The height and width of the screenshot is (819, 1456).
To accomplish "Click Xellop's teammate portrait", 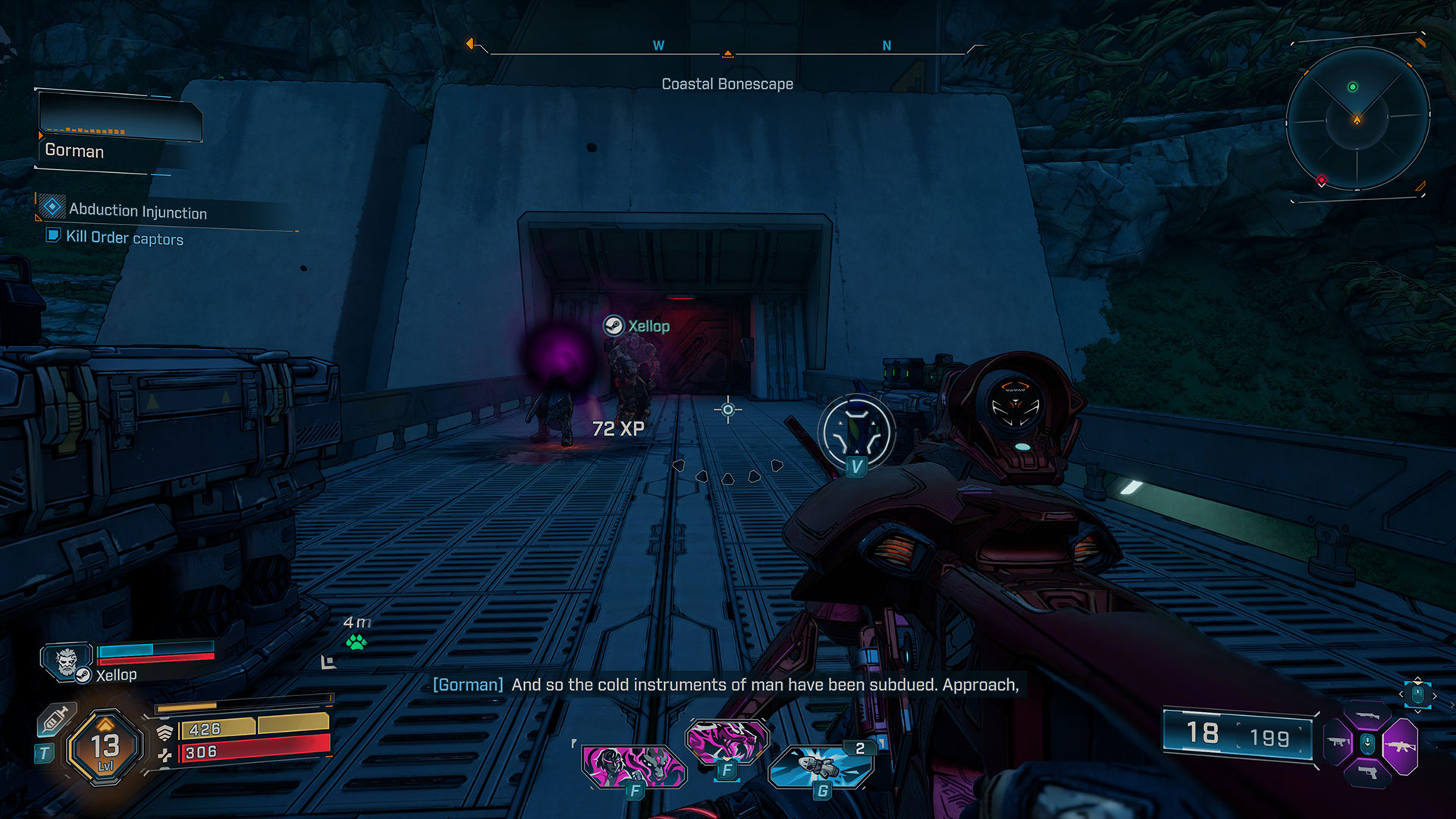I will click(x=67, y=662).
